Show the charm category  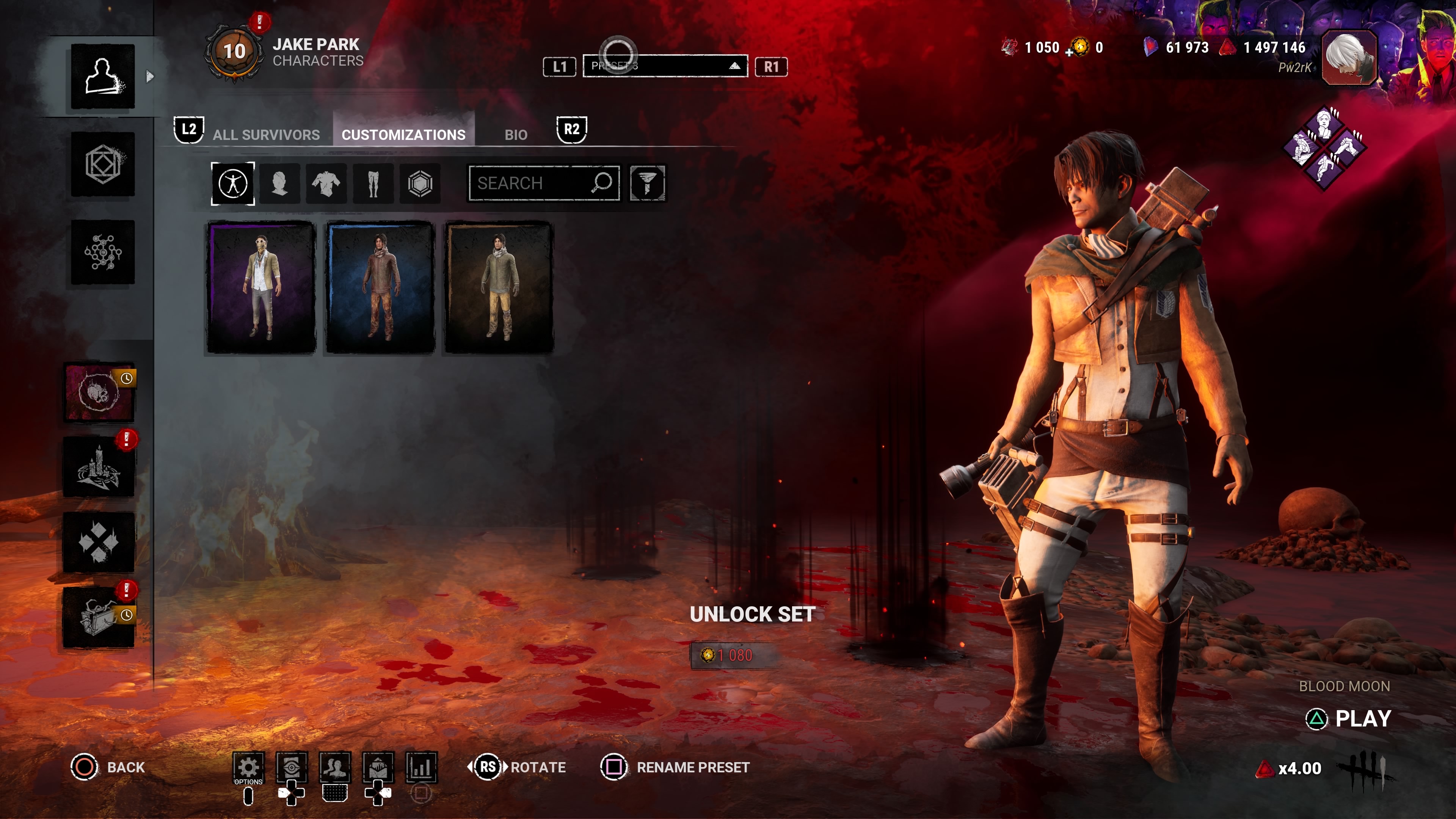pos(420,183)
